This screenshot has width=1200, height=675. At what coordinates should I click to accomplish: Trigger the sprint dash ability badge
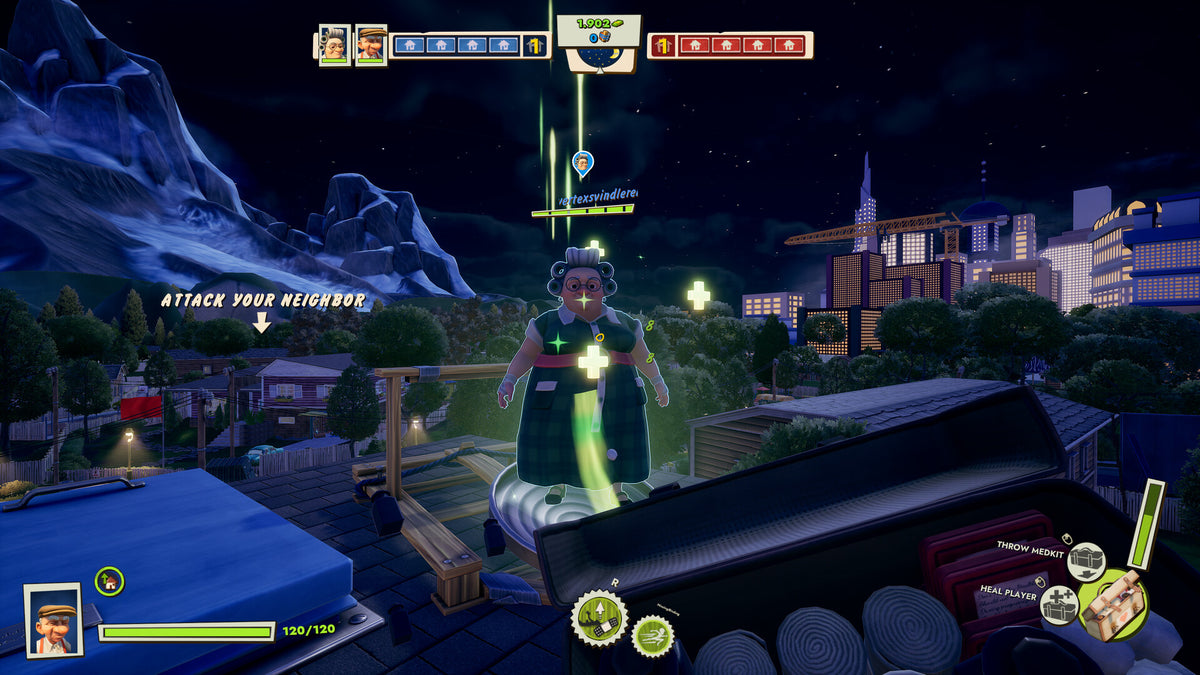[652, 635]
